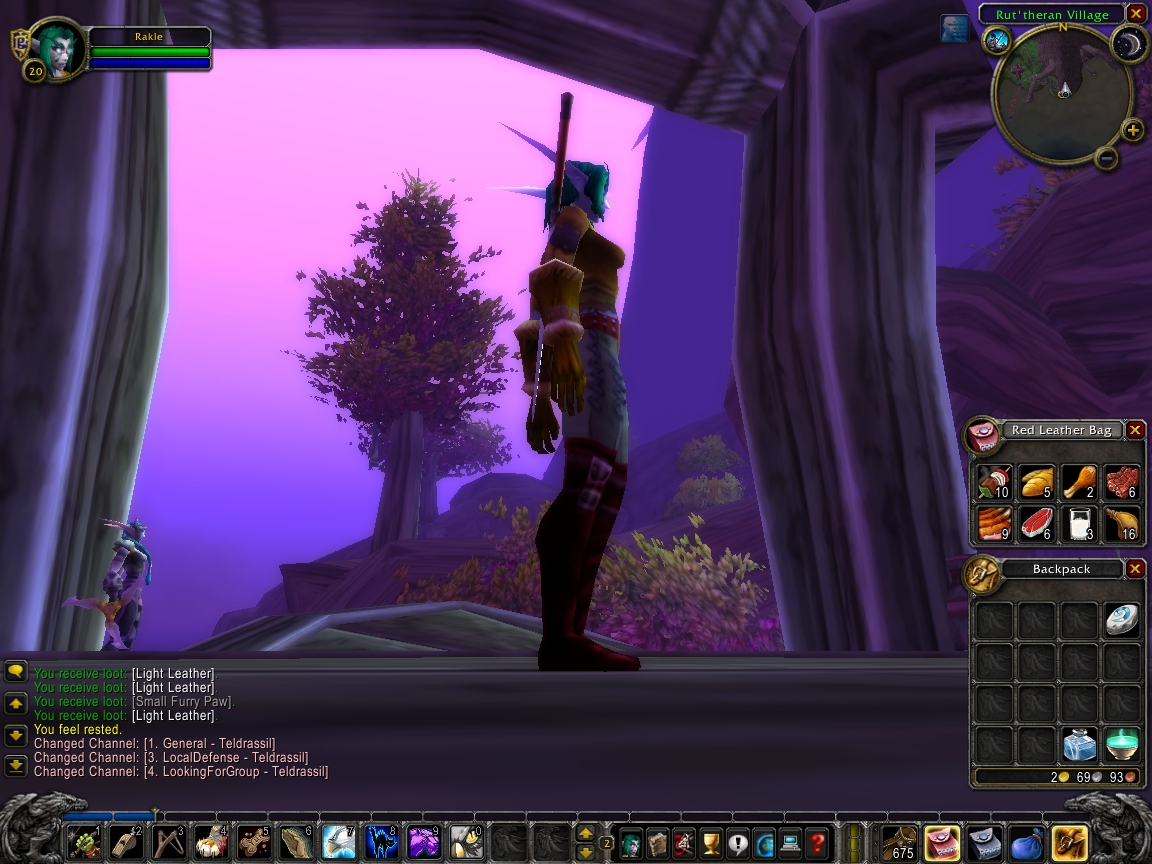Viewport: 1152px width, 864px height.
Task: Select the roasted chicken leg stack
Action: 1079,484
